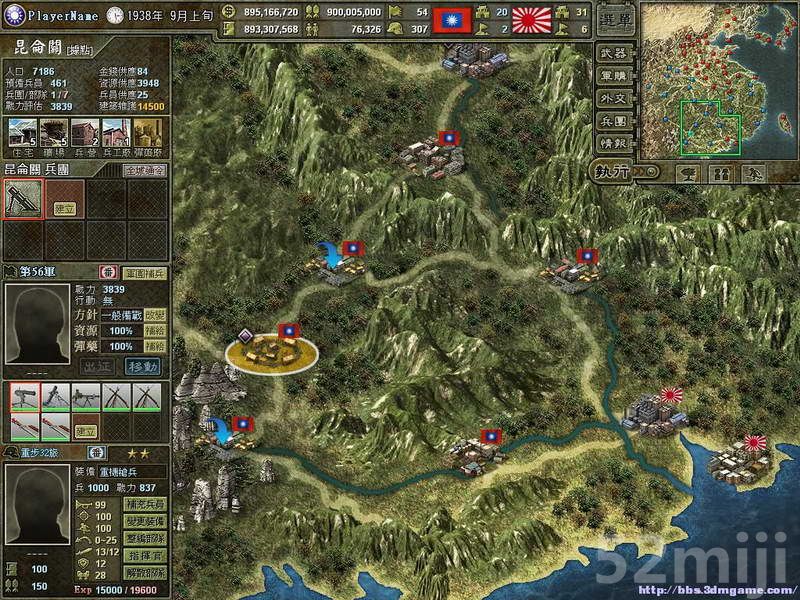Click the 移動 move button
Screen dimensions: 800x600
[142, 366]
